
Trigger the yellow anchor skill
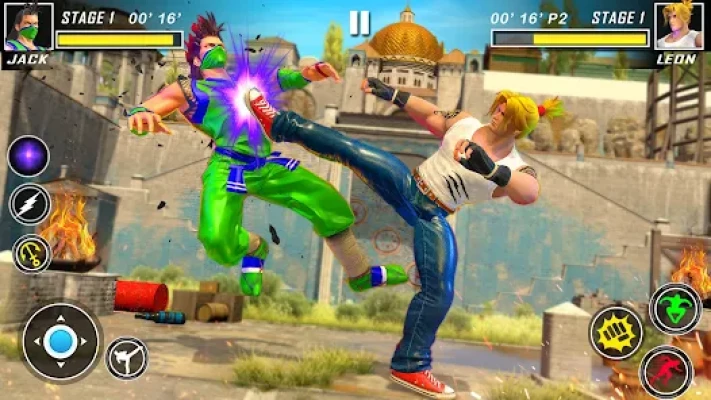[x=31, y=254]
